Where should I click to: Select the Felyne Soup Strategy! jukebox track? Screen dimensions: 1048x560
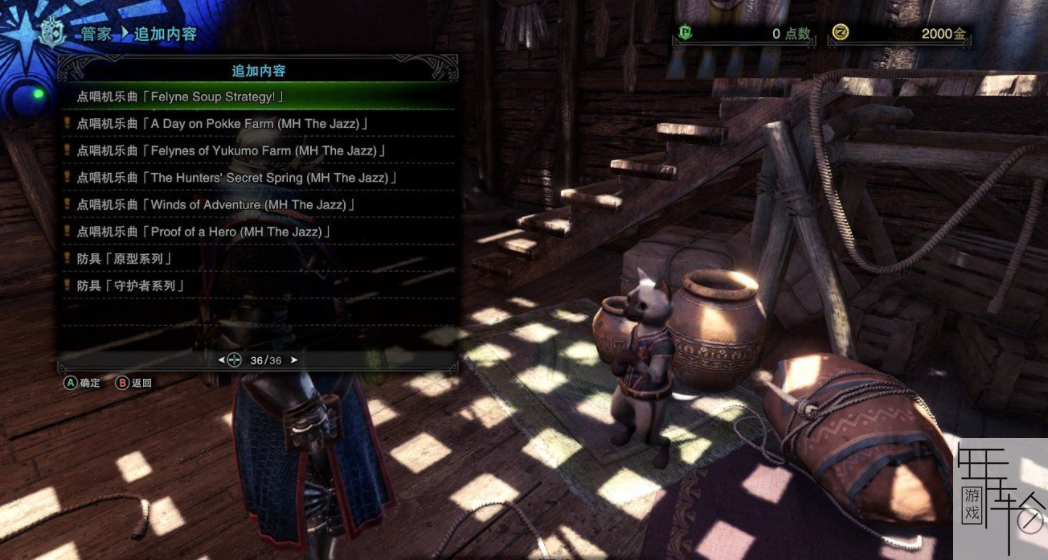coord(180,97)
